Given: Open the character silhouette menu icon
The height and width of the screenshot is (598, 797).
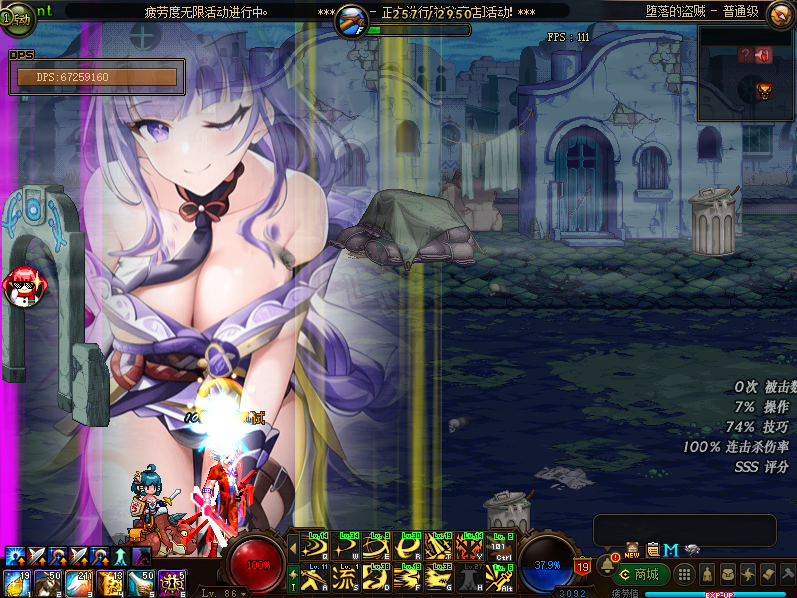Looking at the screenshot, I should [x=707, y=575].
